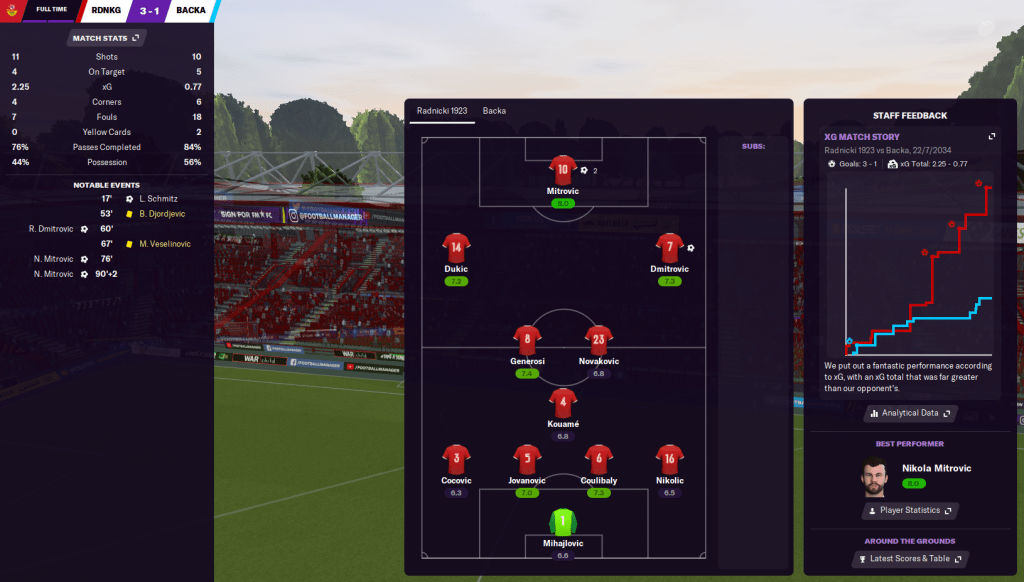The width and height of the screenshot is (1024, 582).
Task: Open the Match Stats panel
Action: point(106,38)
